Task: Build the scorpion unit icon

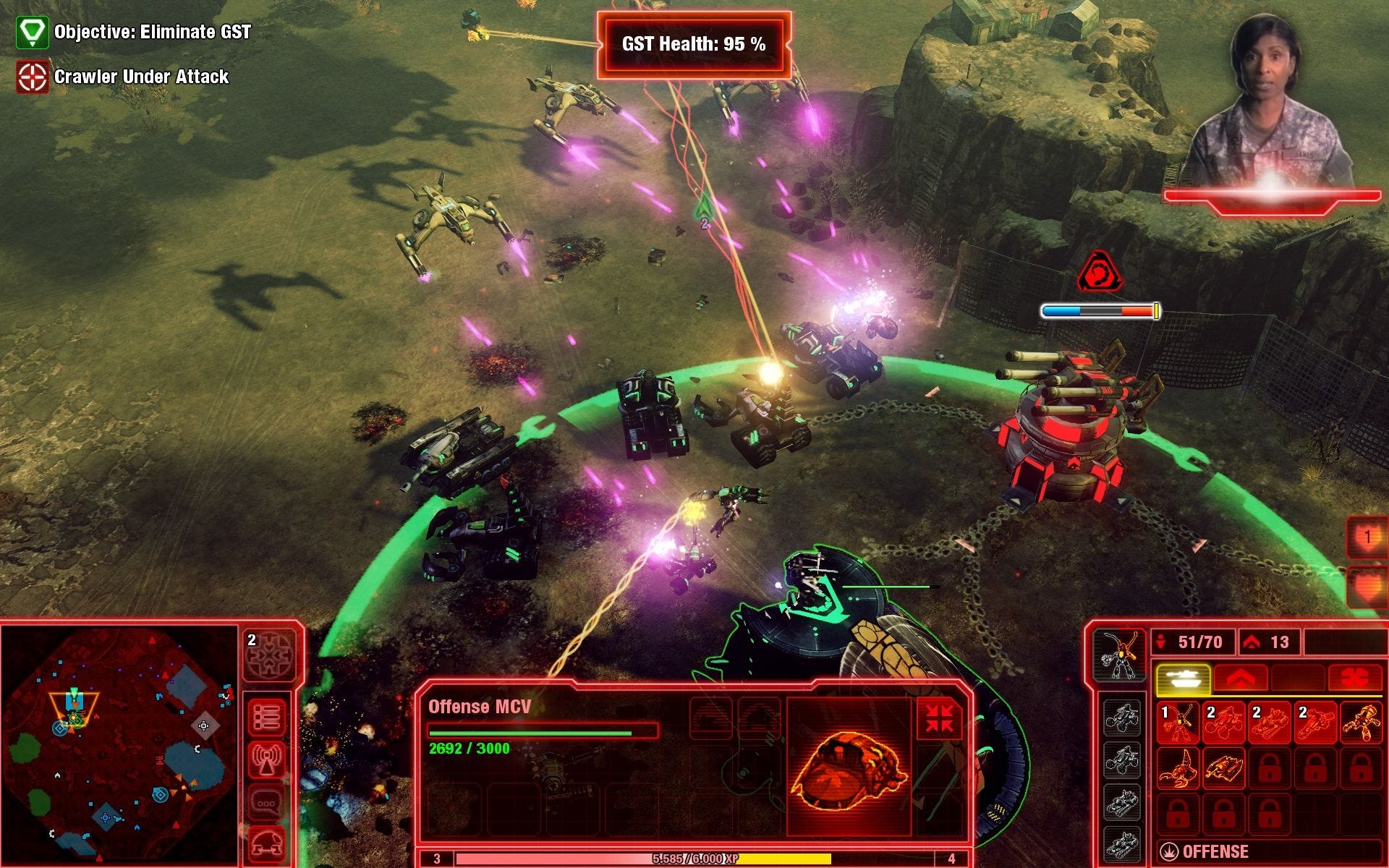Action: 1178,768
